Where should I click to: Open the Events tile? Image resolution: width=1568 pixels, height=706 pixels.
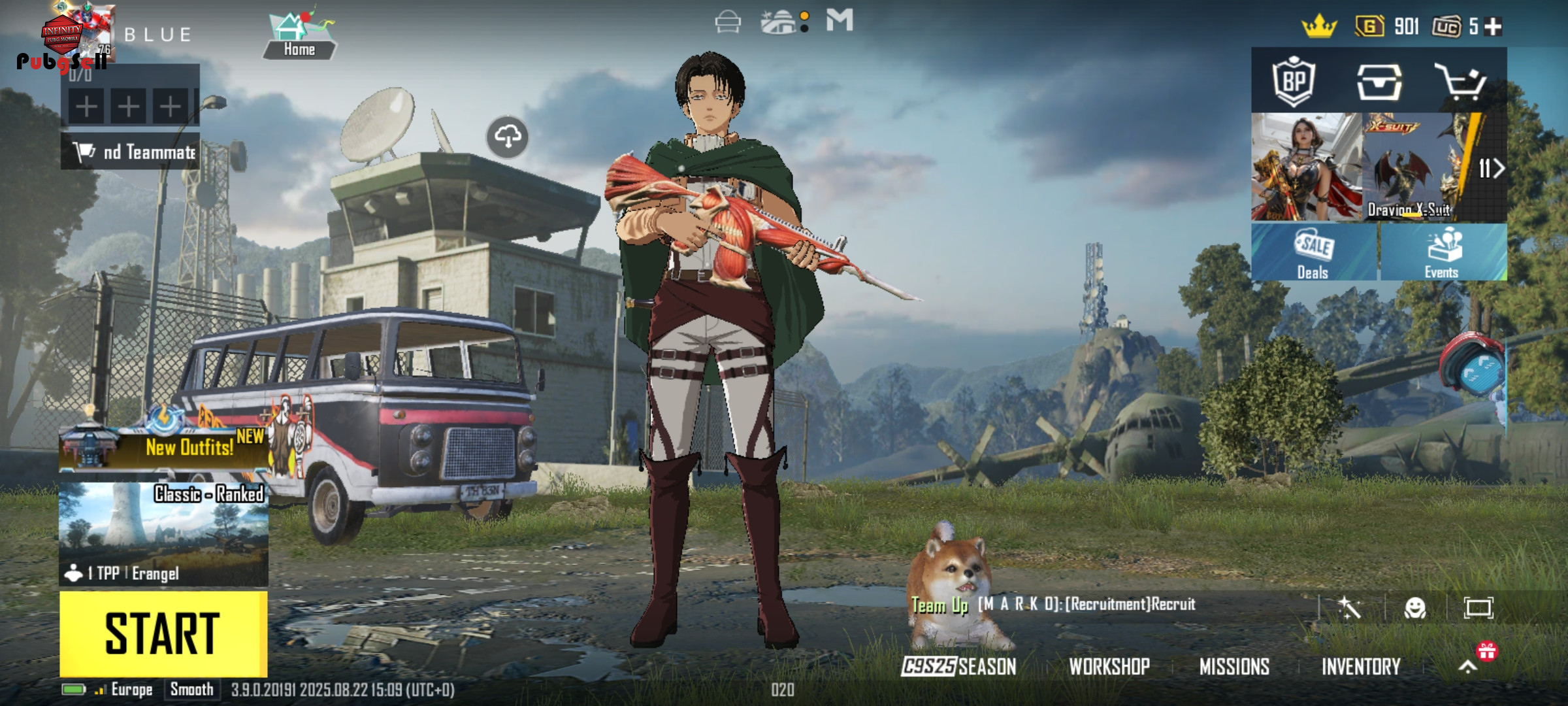1443,252
